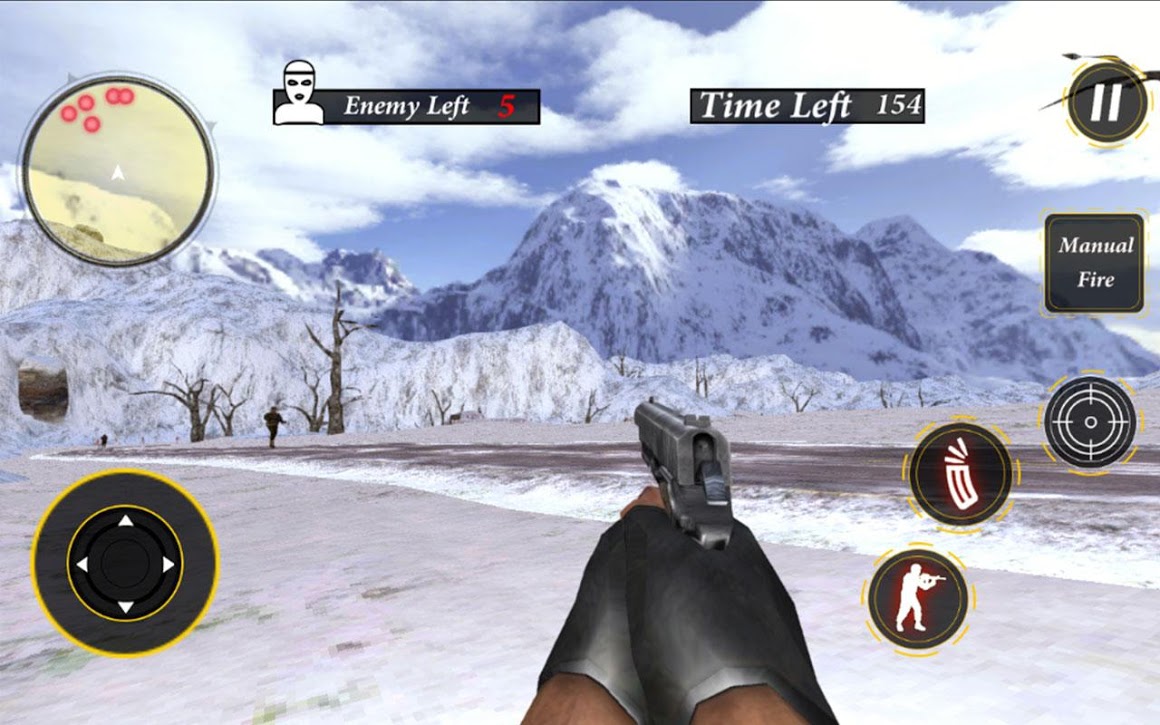Click the circular radar minimap
Screen dimensions: 1160x725
pos(118,170)
